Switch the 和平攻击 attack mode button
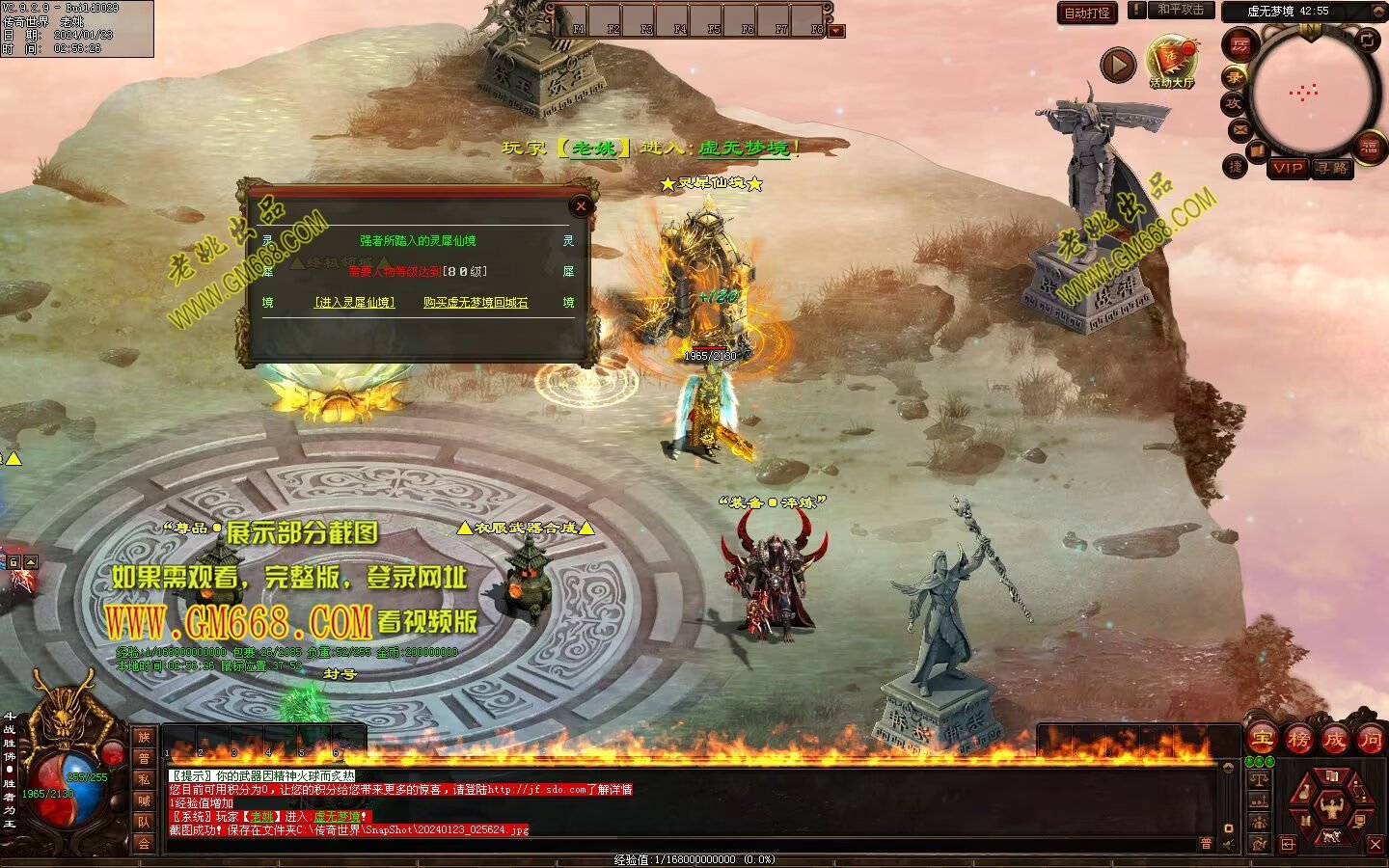This screenshot has height=868, width=1389. [x=1181, y=10]
